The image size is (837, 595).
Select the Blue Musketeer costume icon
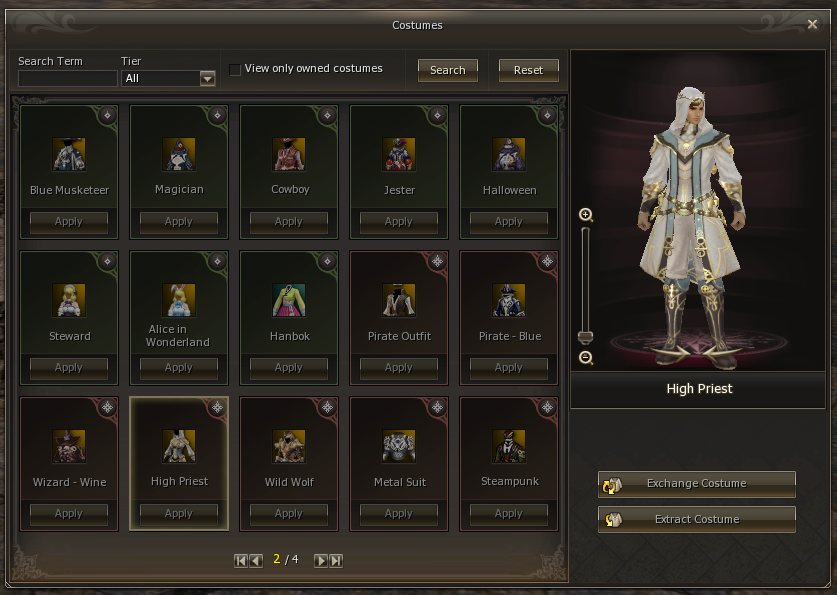69,154
